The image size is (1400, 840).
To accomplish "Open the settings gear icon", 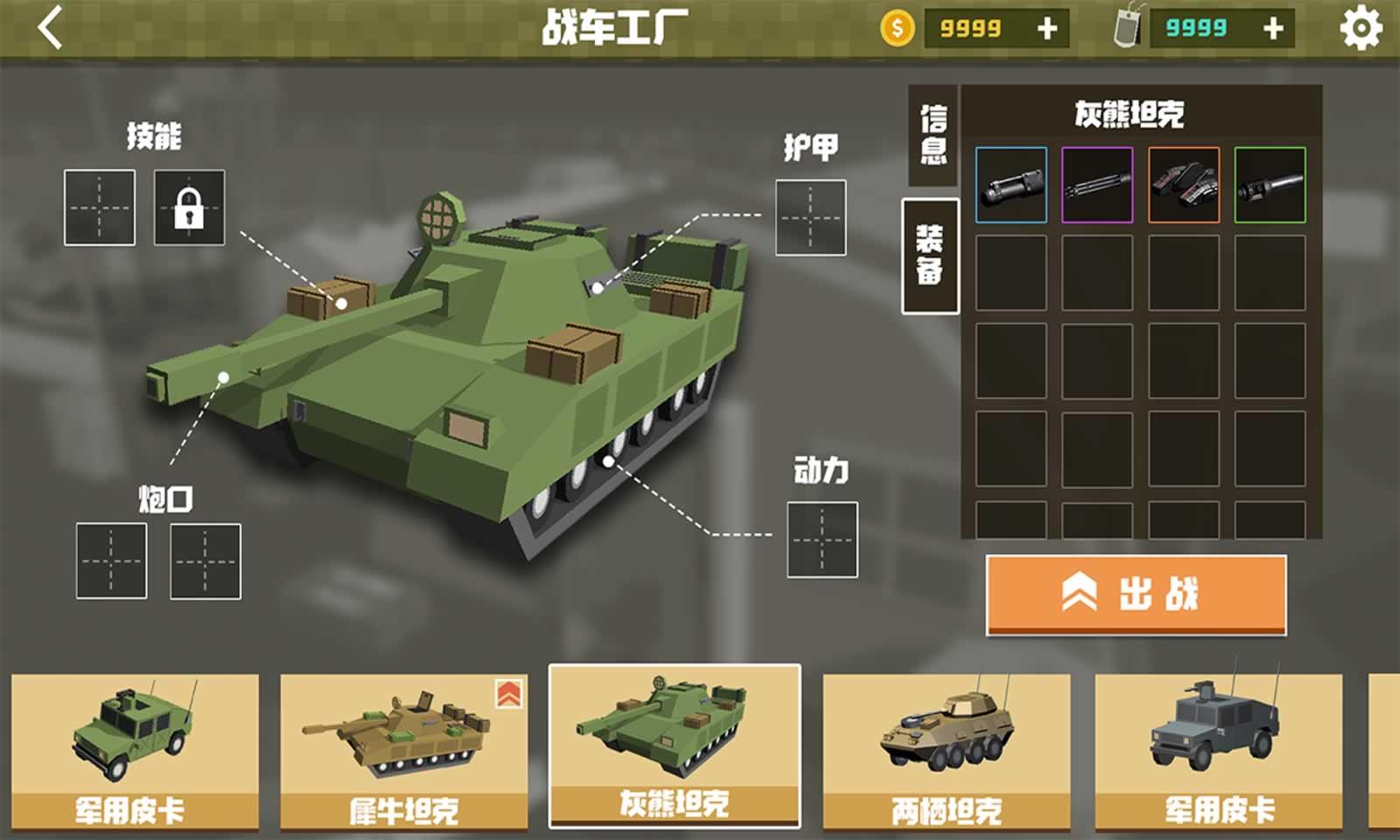I will tap(1361, 27).
